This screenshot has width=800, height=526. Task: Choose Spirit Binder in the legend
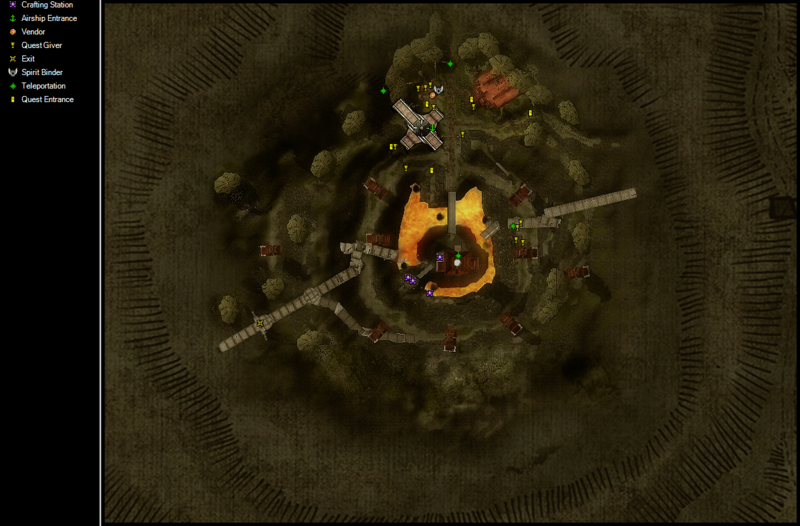[x=42, y=72]
